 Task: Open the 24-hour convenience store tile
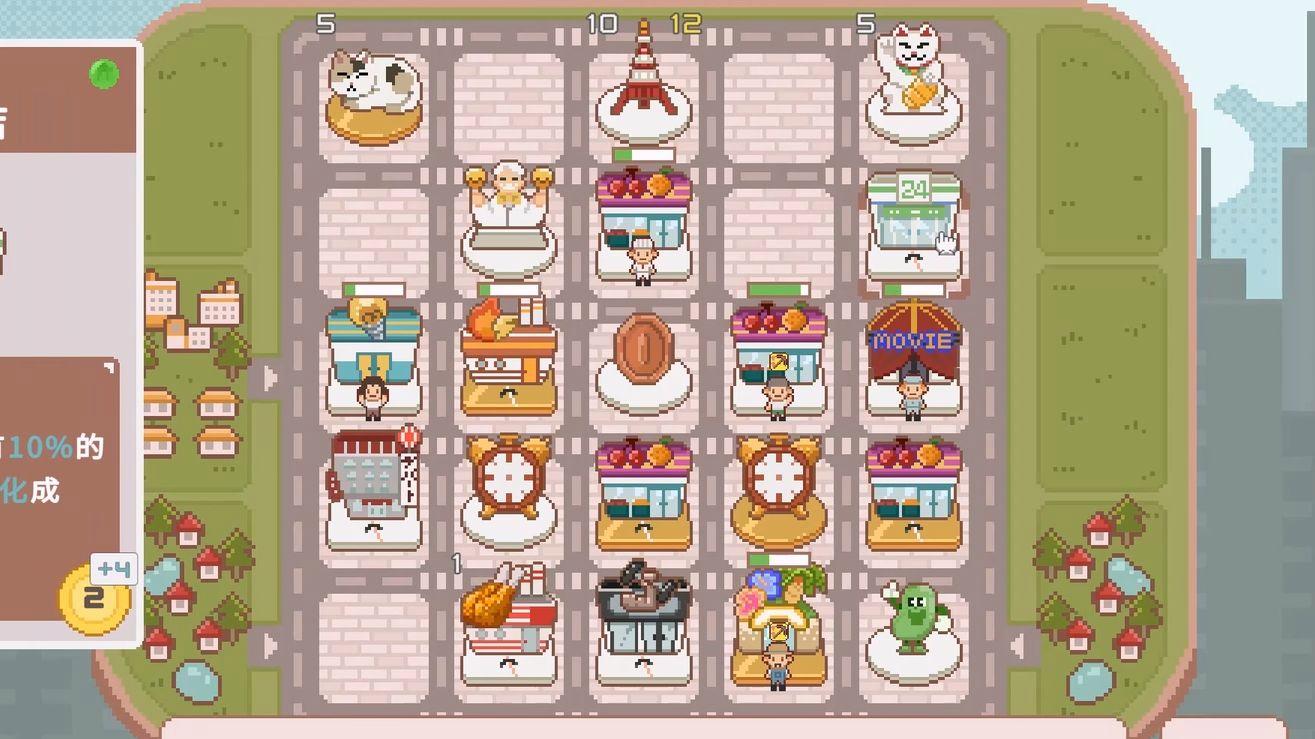click(912, 226)
